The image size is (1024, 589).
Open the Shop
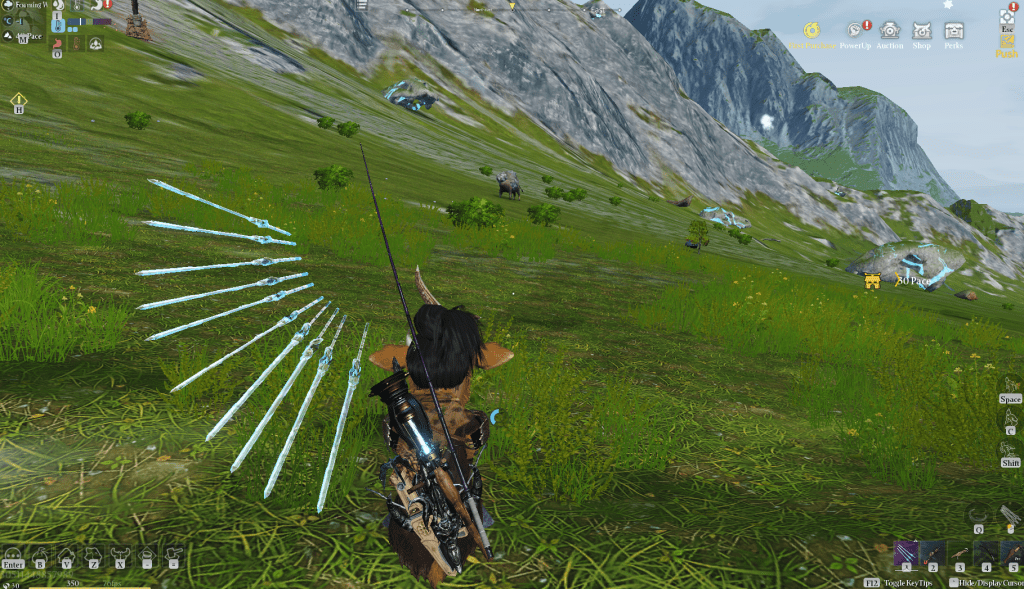click(921, 31)
